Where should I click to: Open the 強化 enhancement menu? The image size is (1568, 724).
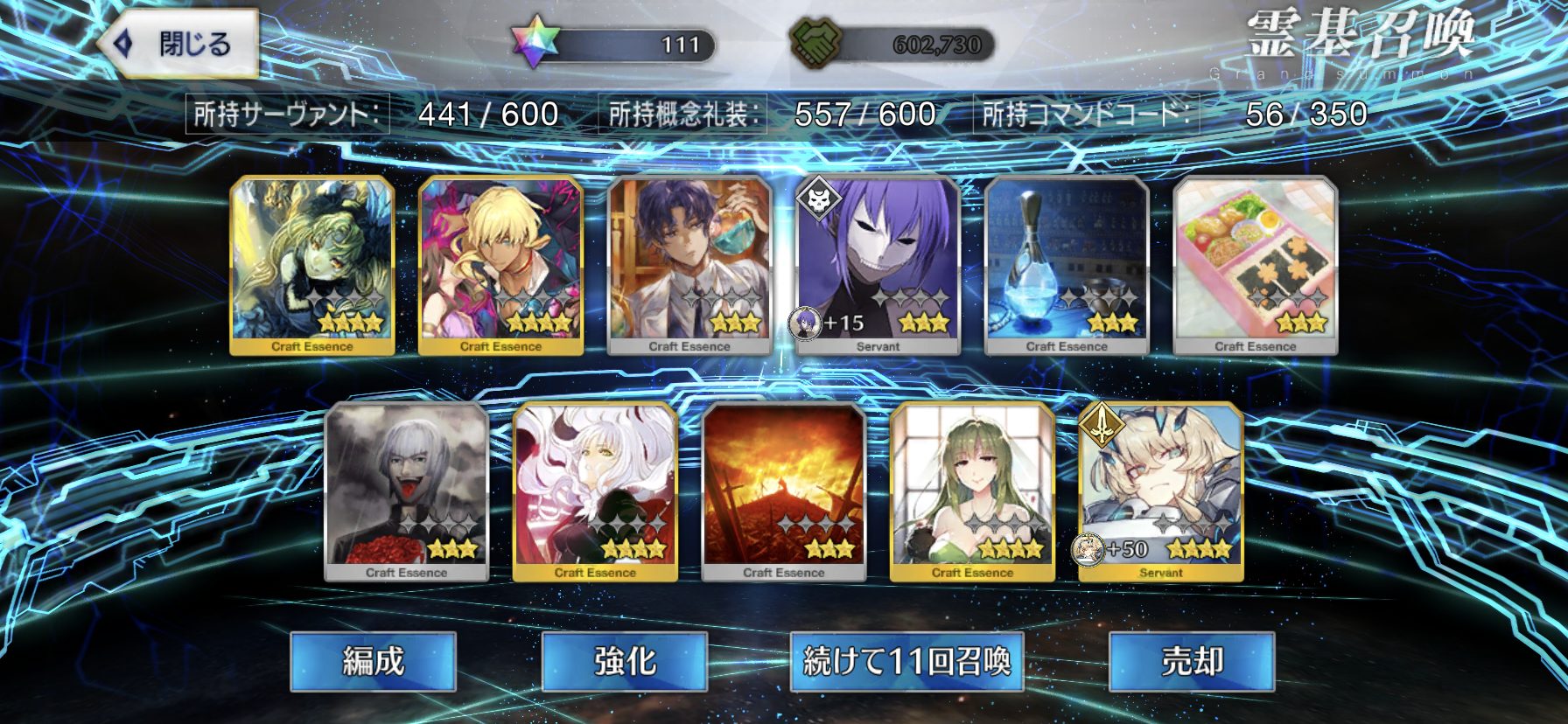click(625, 661)
